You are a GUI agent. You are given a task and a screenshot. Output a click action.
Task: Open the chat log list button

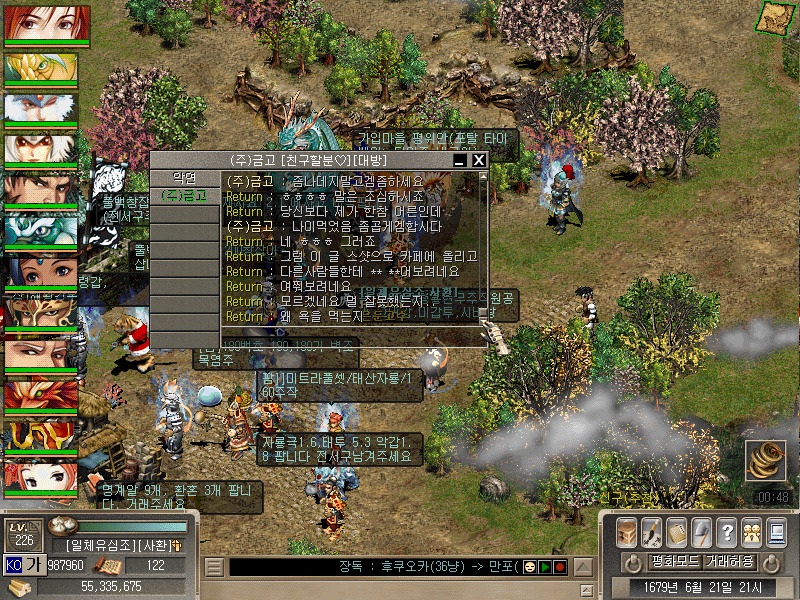pyautogui.click(x=214, y=567)
